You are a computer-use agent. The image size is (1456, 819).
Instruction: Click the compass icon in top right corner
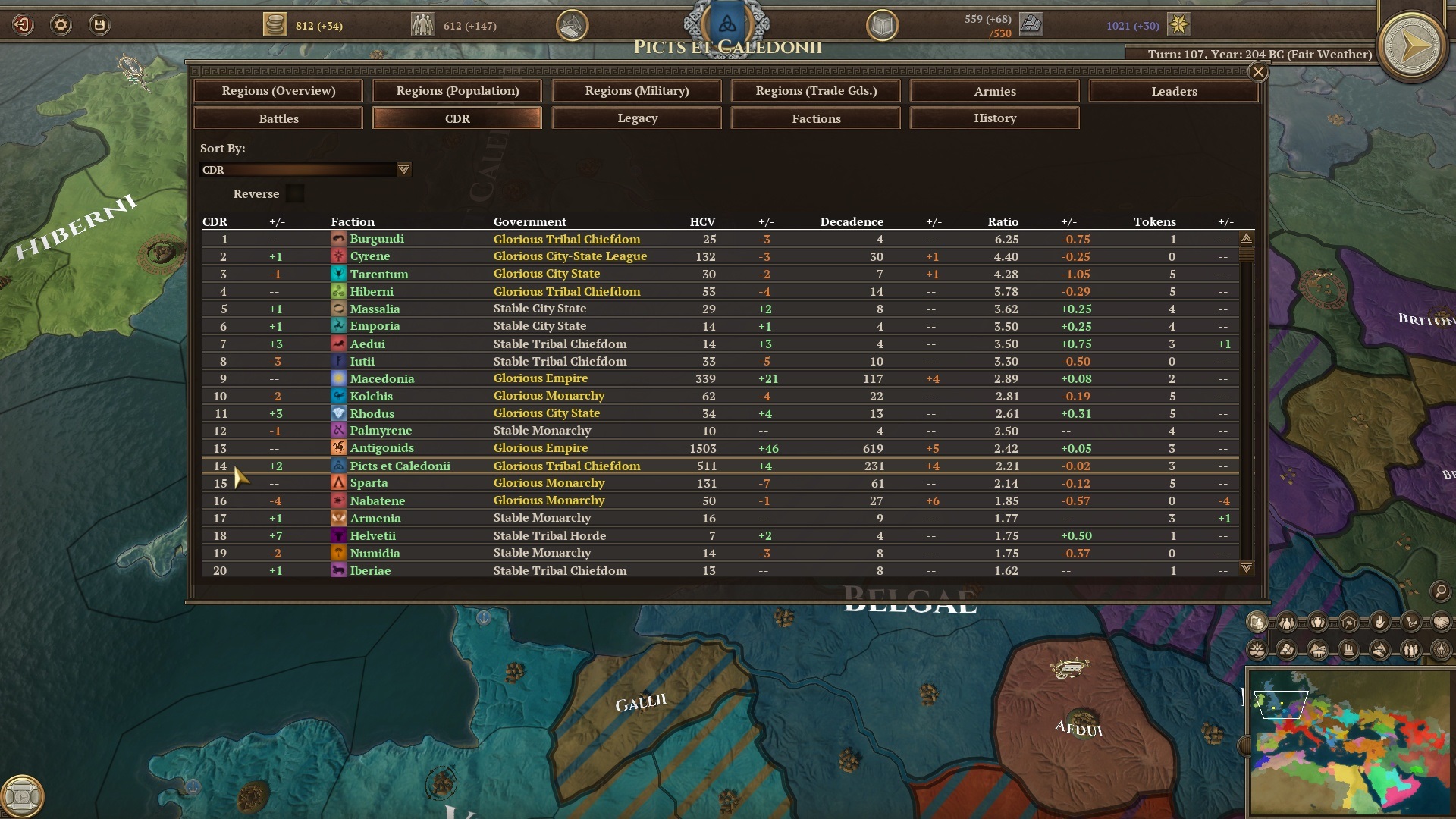tap(1412, 47)
